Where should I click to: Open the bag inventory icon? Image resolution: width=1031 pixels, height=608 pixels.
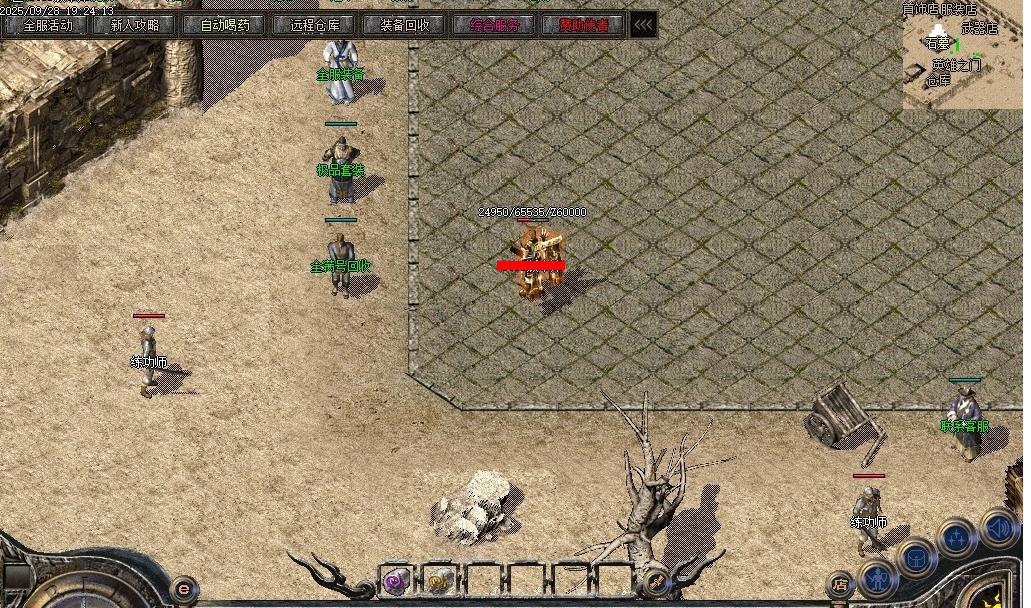coord(916,557)
